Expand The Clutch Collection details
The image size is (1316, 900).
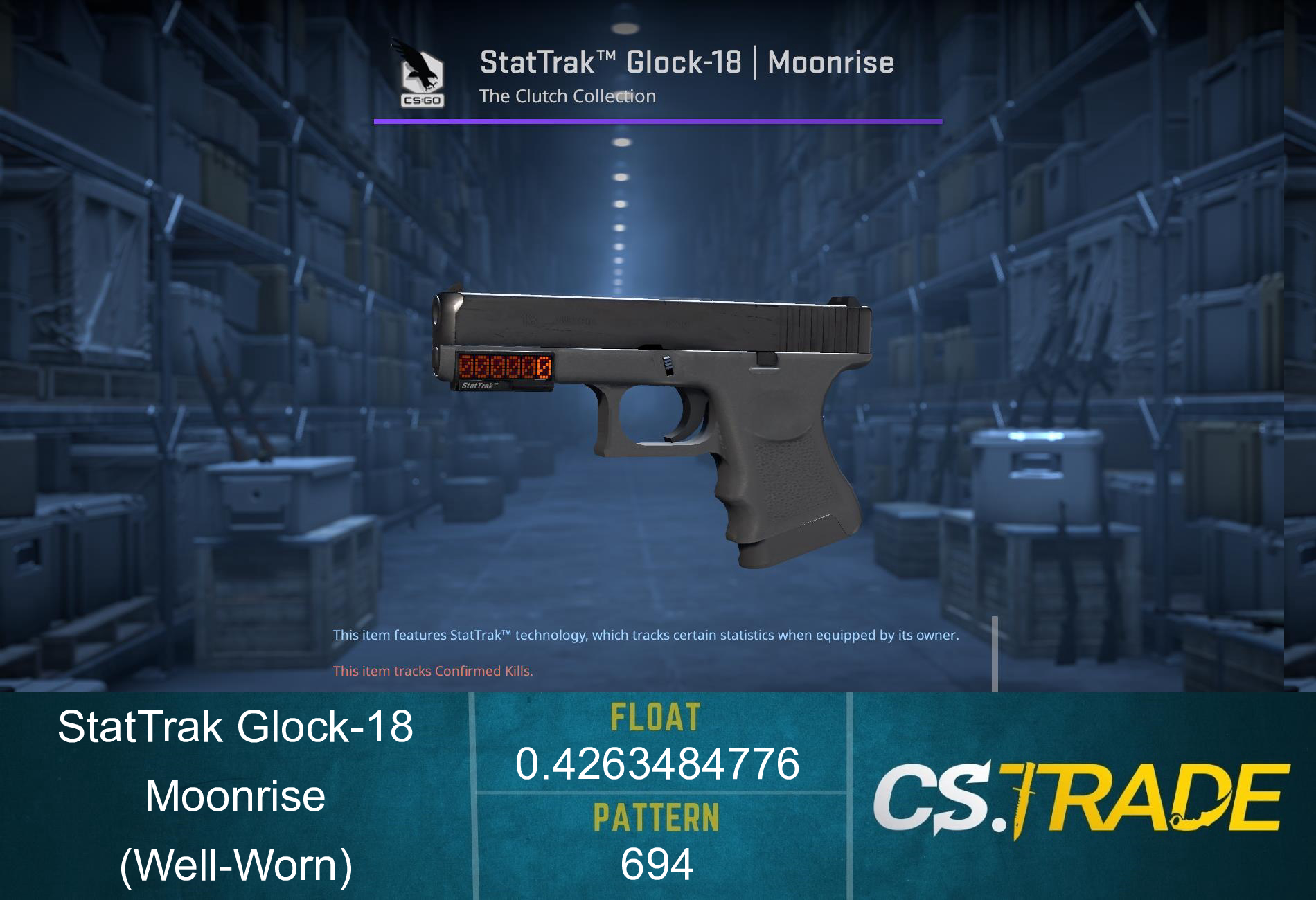[568, 97]
